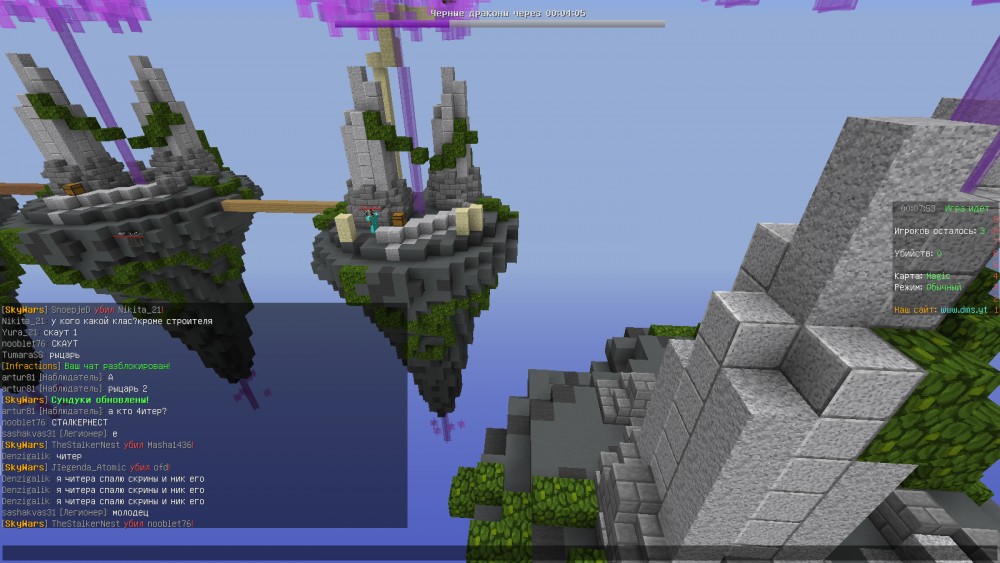This screenshot has width=1000, height=563.
Task: Click Yura_21's name in chat
Action: 19,332
